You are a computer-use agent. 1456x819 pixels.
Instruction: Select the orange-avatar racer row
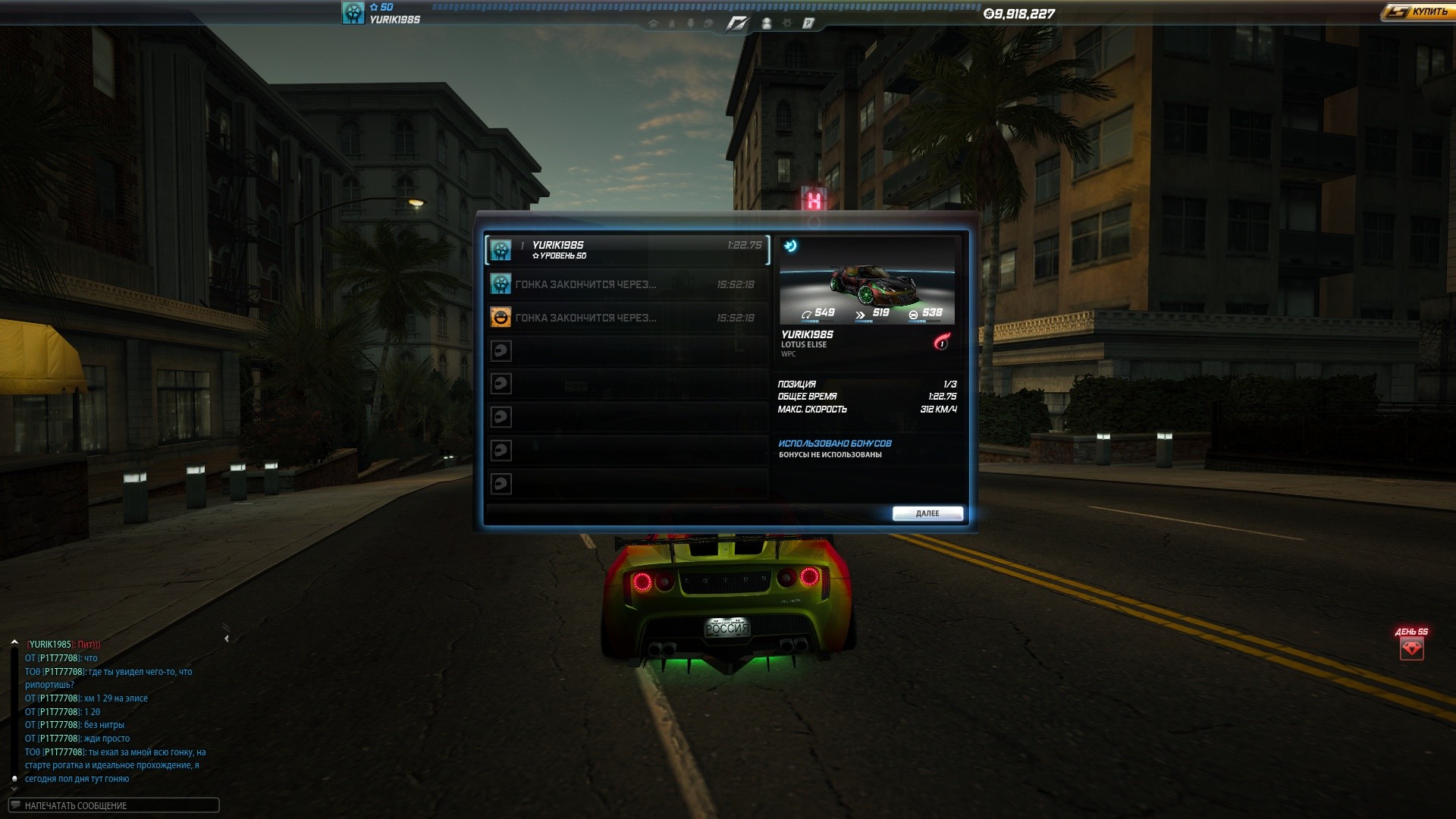coord(626,317)
